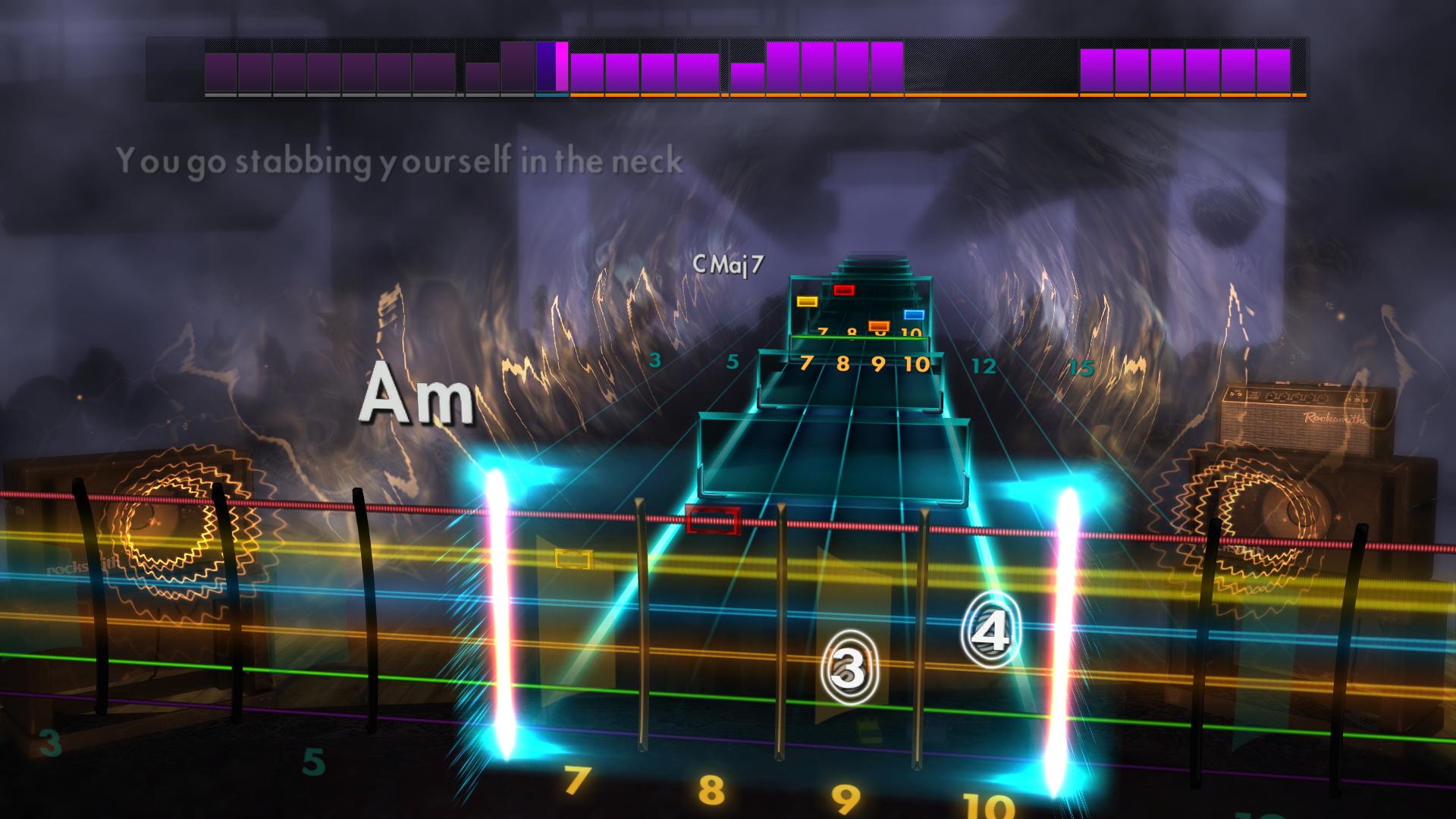Click the C Maj 7 chord indicator
The image size is (1456, 819).
728,265
